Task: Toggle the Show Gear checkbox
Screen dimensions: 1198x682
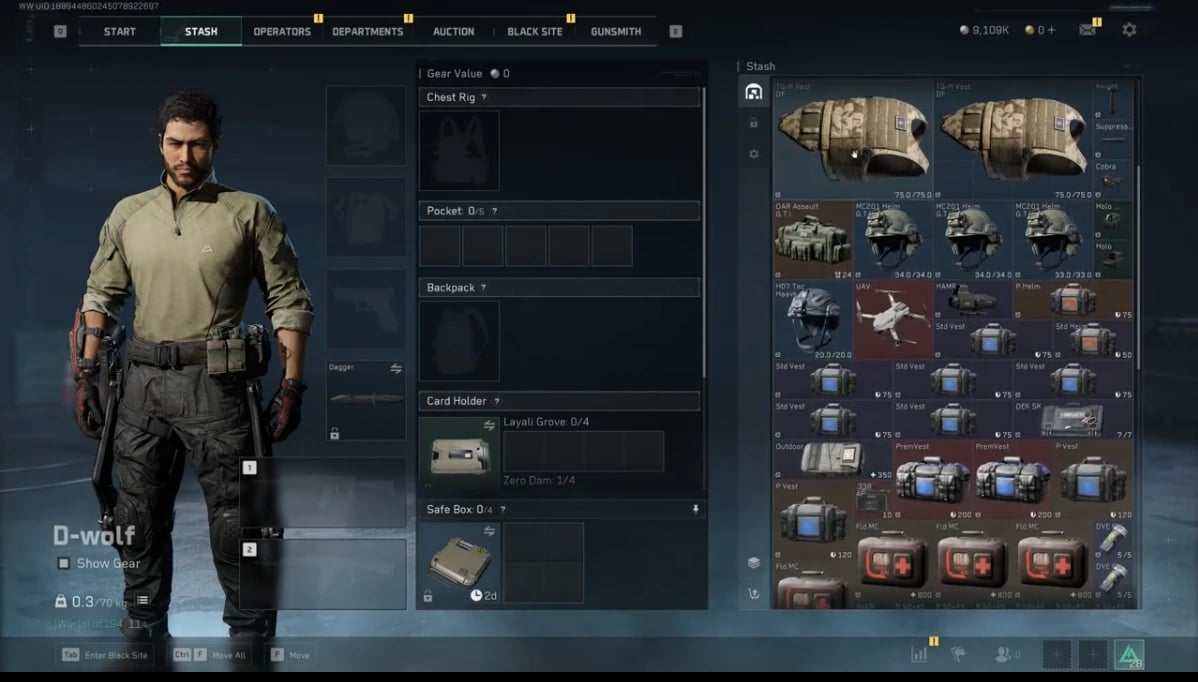Action: (x=64, y=563)
